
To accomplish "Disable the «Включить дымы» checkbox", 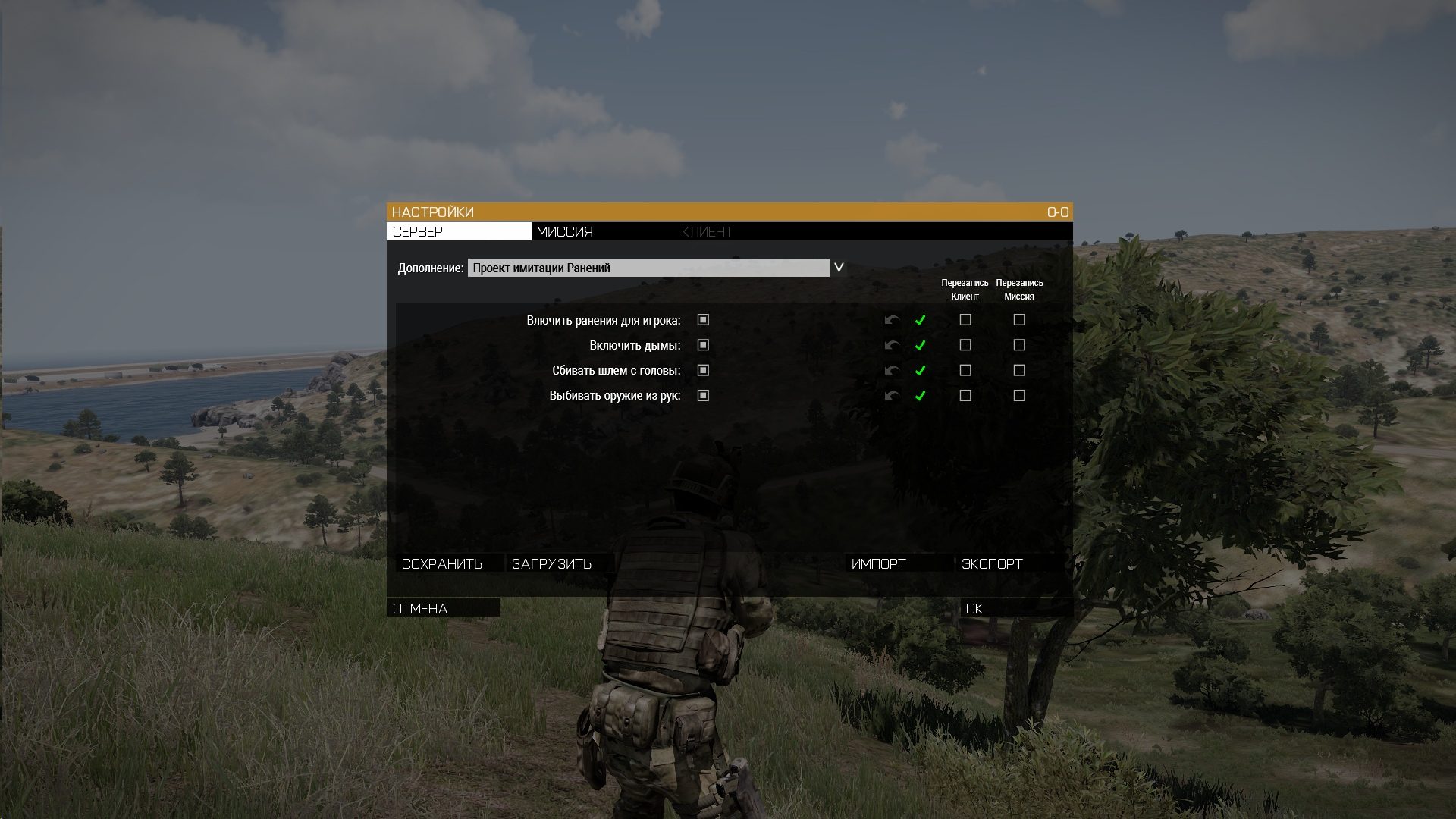I will coord(704,345).
